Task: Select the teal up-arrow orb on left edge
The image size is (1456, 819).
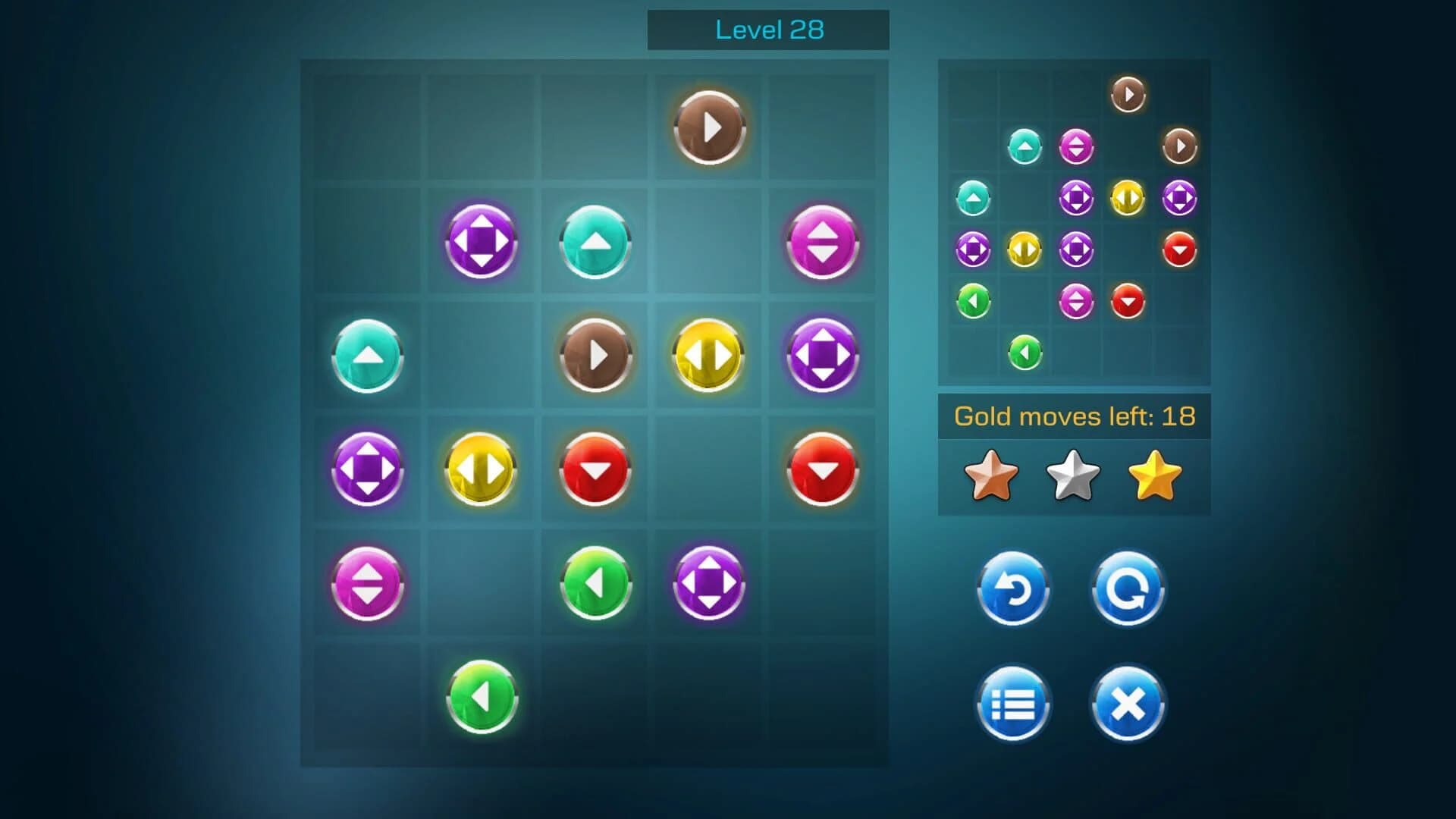Action: coord(366,355)
